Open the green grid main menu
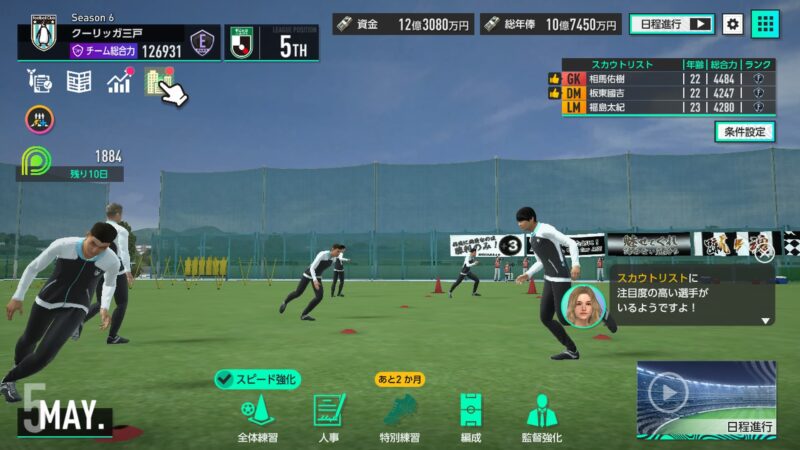Image resolution: width=800 pixels, height=450 pixels. (x=765, y=23)
